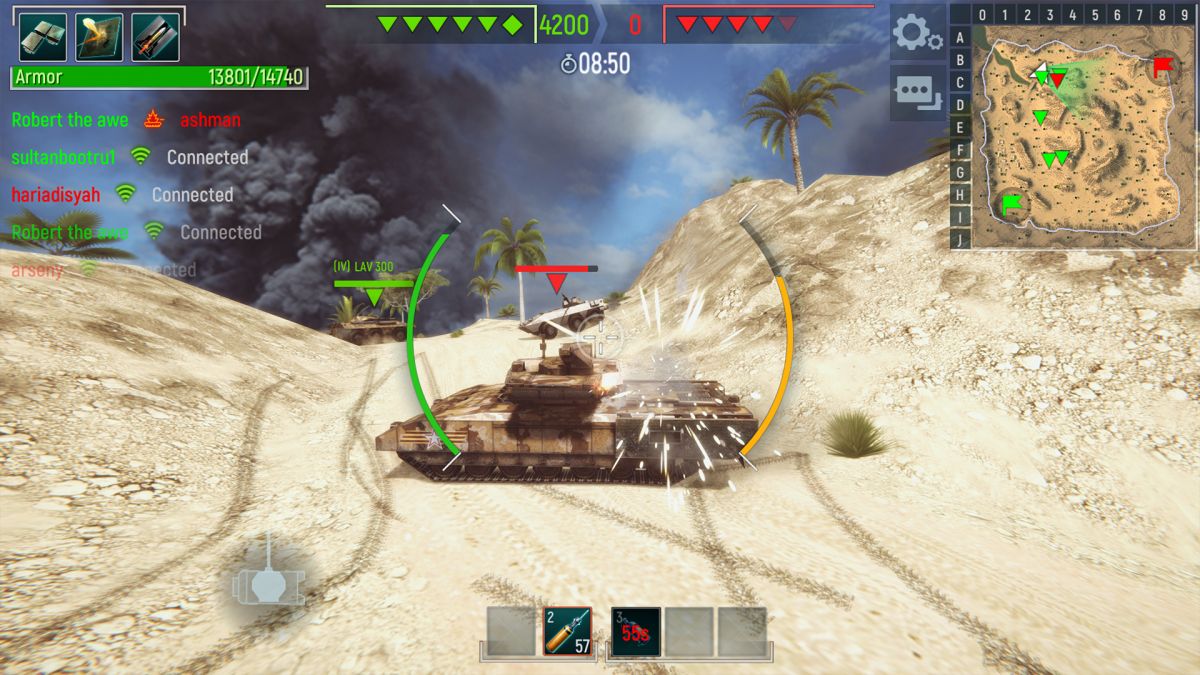Viewport: 1200px width, 675px height.
Task: Click the green allied flag on the minimap
Action: 1013,205
